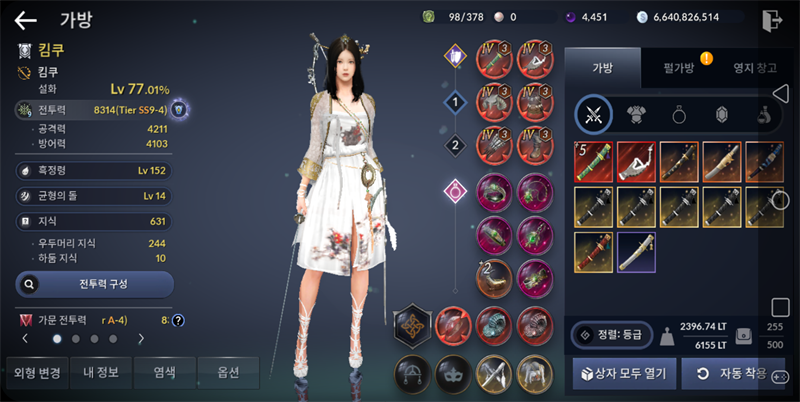Click the family power help question mark
The width and height of the screenshot is (800, 402).
(178, 320)
